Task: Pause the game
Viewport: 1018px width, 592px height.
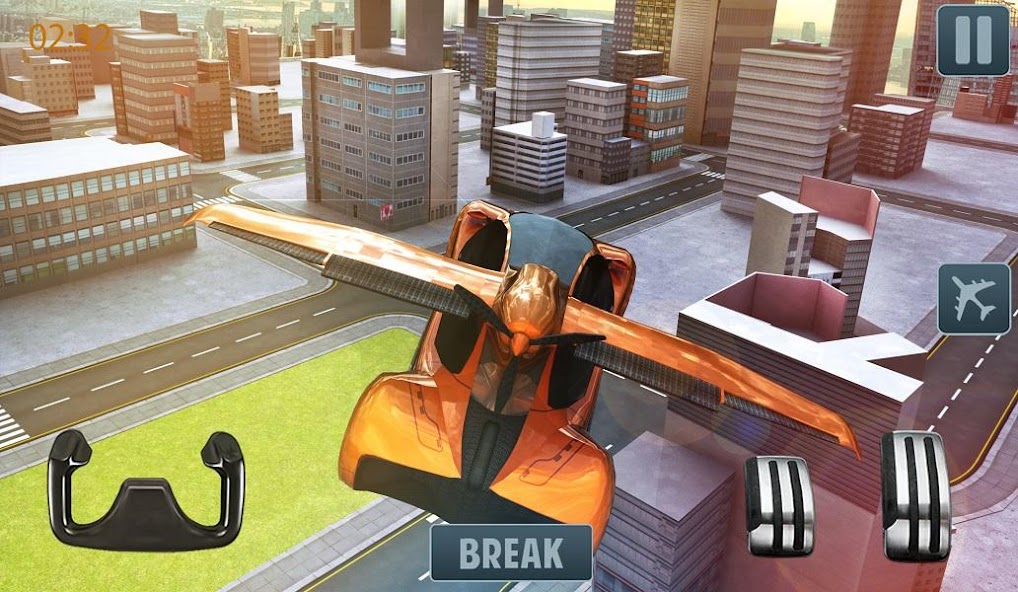Action: [972, 41]
